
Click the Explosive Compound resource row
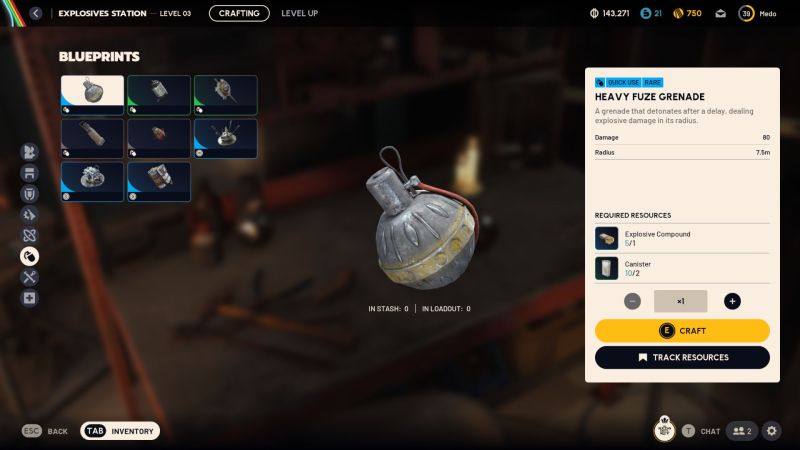[x=682, y=238]
